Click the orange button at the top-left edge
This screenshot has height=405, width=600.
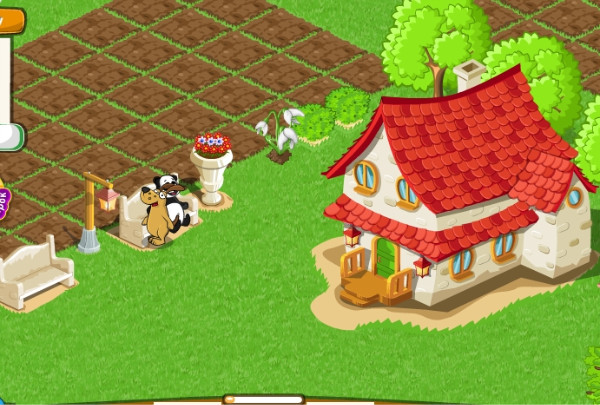[x=11, y=21]
